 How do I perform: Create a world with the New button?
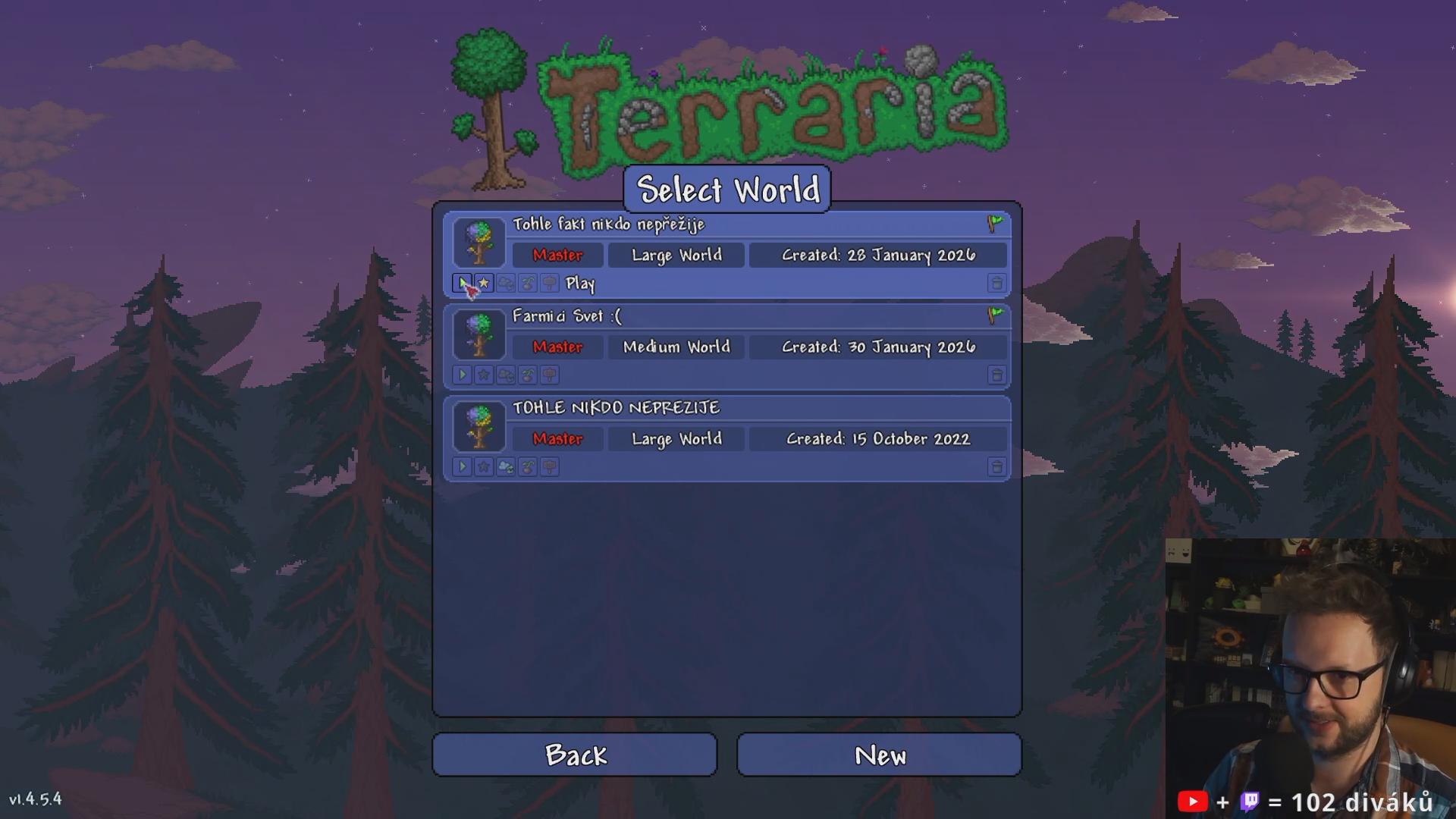[879, 755]
